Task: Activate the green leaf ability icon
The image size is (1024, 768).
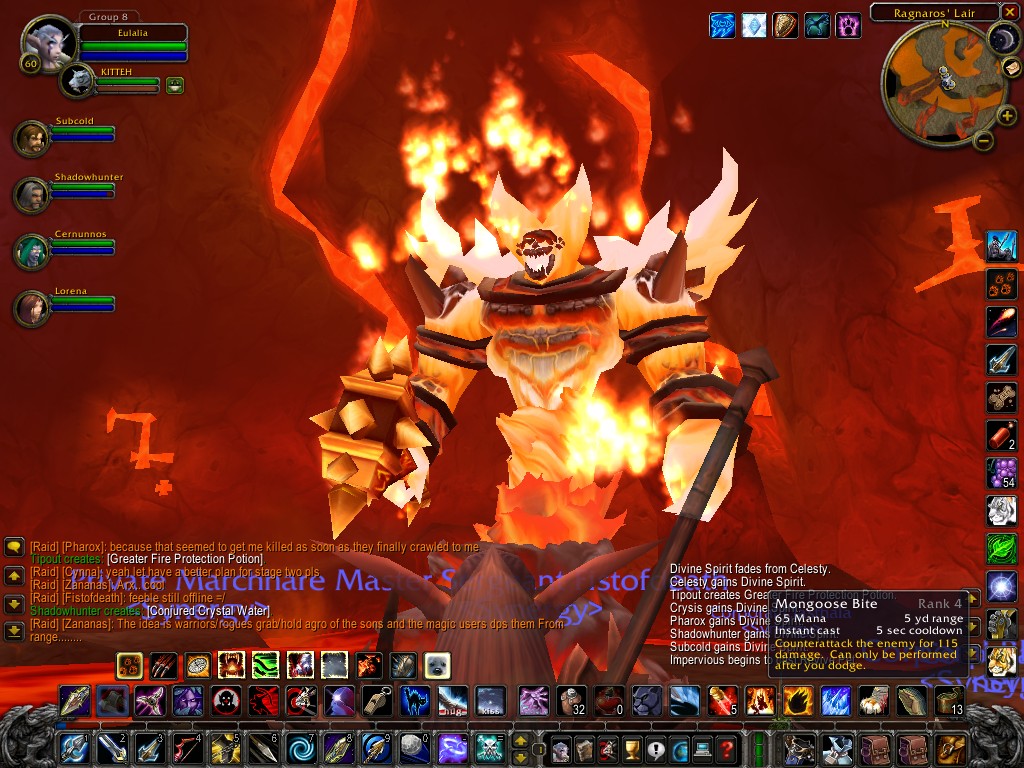Action: click(x=1001, y=548)
